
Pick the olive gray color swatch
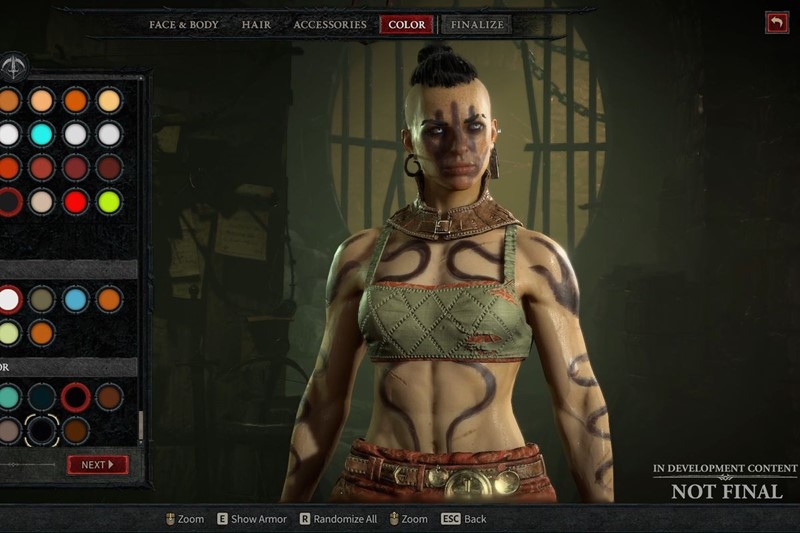pos(42,299)
